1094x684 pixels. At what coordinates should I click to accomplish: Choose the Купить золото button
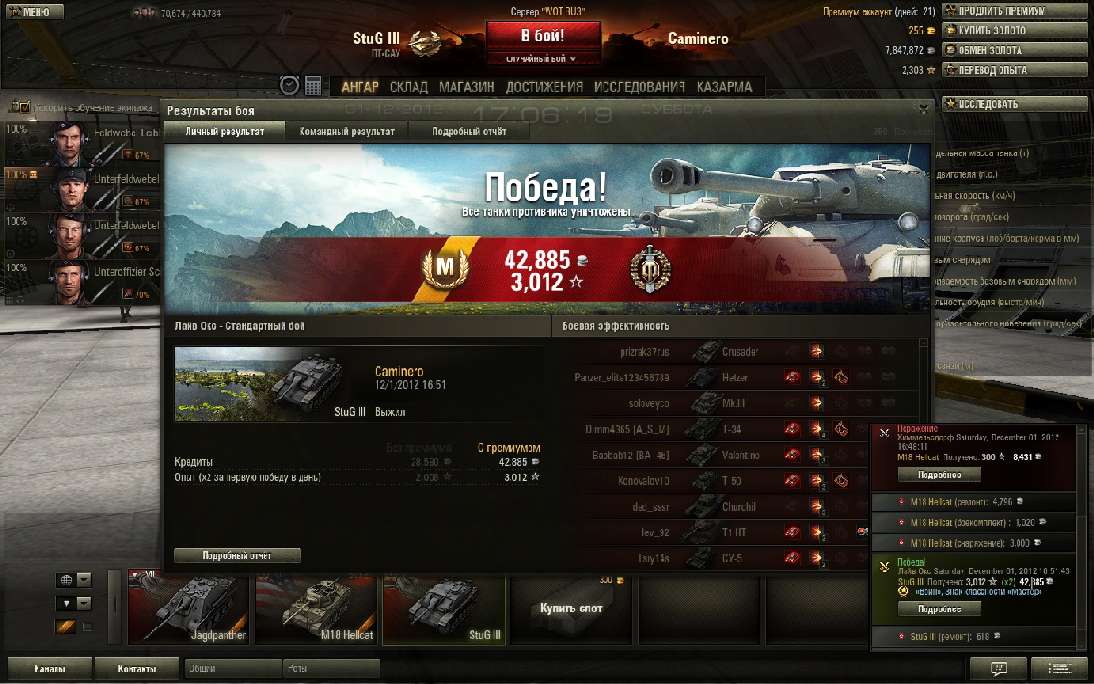tap(1014, 30)
